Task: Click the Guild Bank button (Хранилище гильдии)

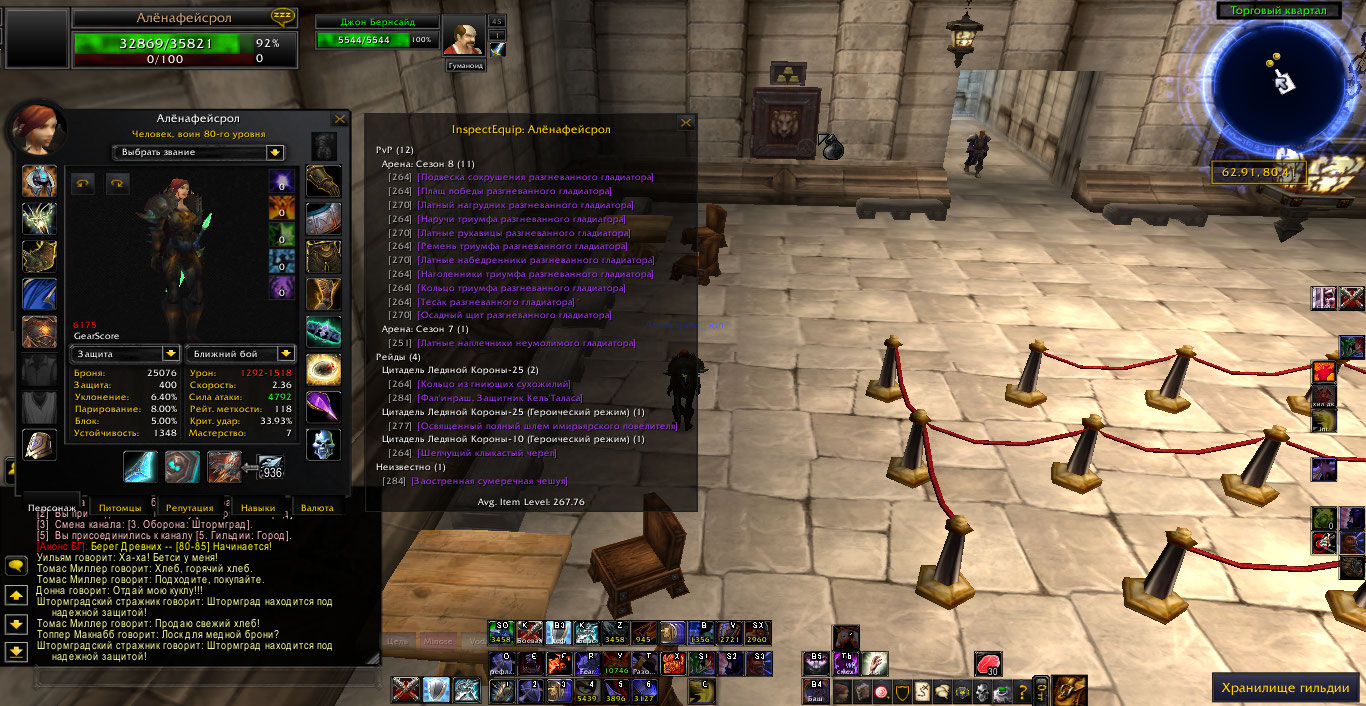Action: [1286, 688]
